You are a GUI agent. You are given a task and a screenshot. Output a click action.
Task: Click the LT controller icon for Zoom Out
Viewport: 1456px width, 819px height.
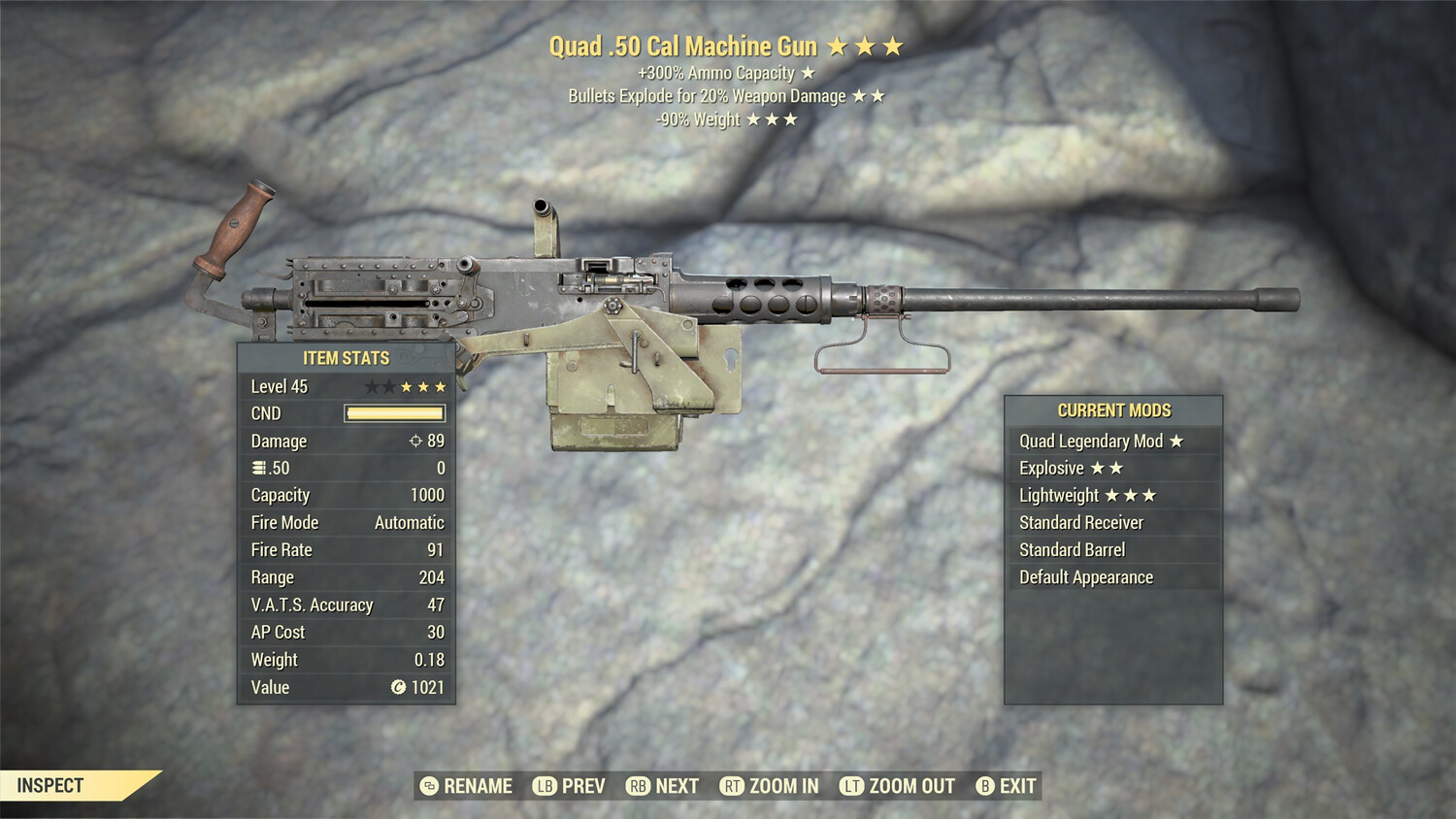point(852,786)
